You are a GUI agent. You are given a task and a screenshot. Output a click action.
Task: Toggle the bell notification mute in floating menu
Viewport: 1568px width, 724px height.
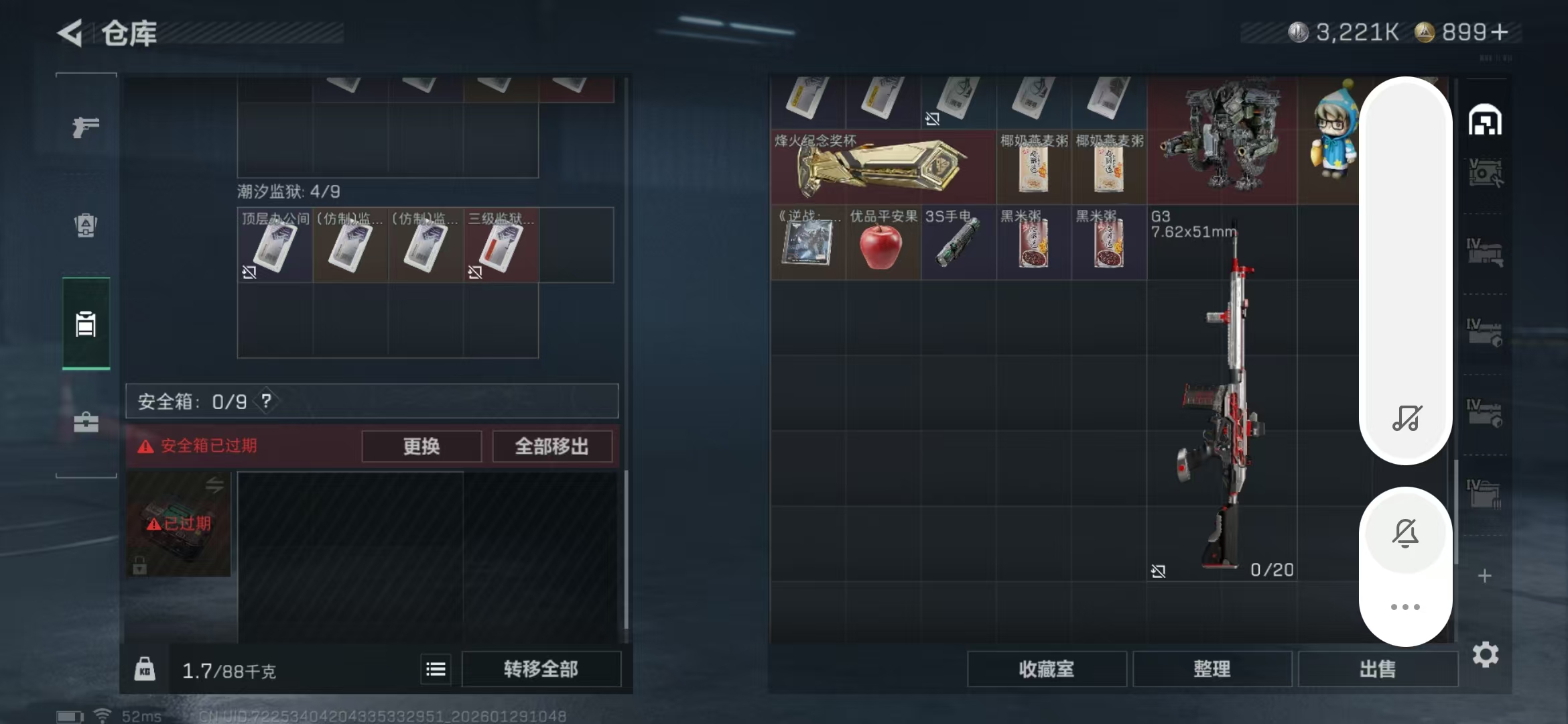[1406, 532]
